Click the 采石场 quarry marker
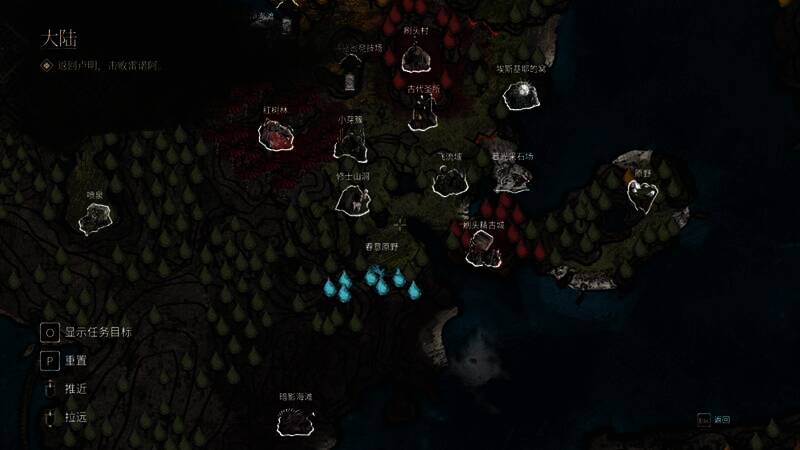This screenshot has width=800, height=450. (512, 178)
